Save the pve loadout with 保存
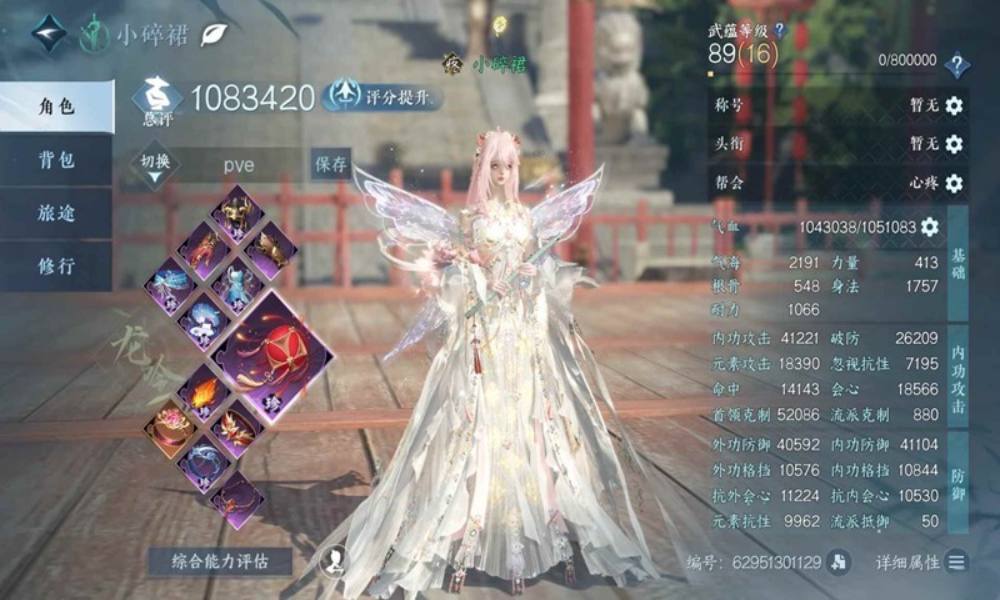The height and width of the screenshot is (600, 1000). tap(330, 164)
